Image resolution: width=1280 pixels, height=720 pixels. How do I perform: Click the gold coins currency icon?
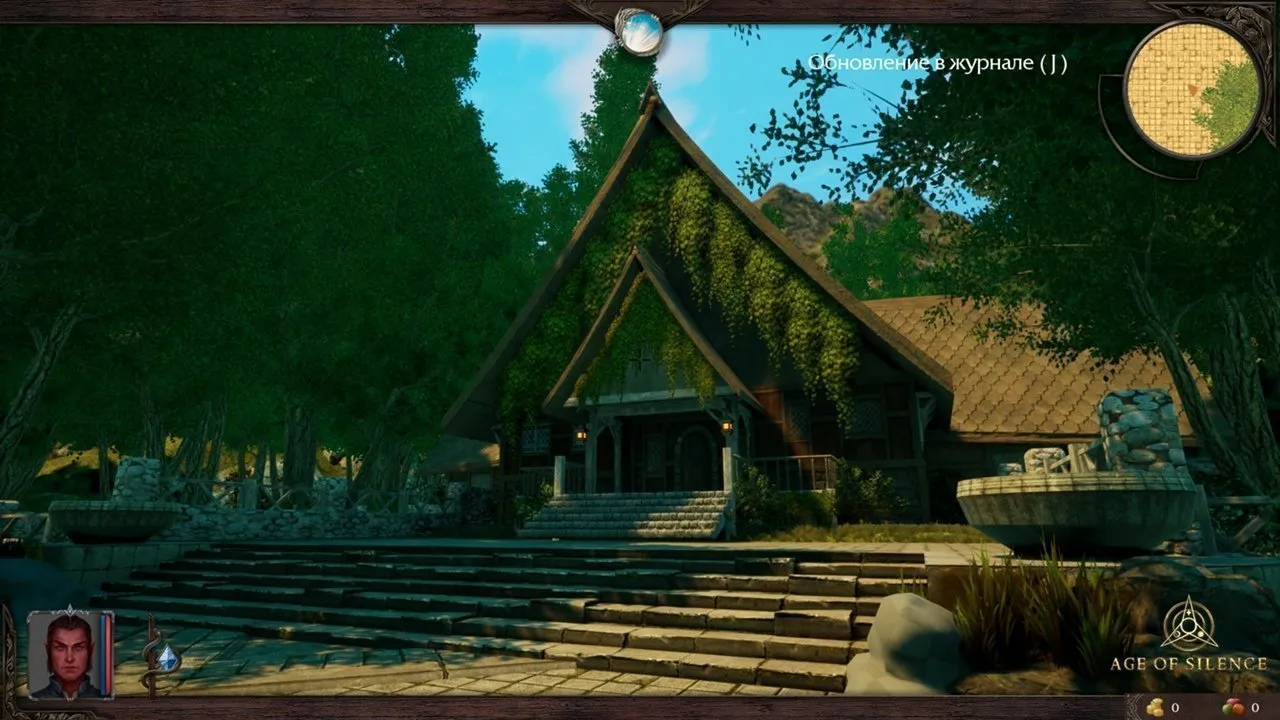[1155, 707]
